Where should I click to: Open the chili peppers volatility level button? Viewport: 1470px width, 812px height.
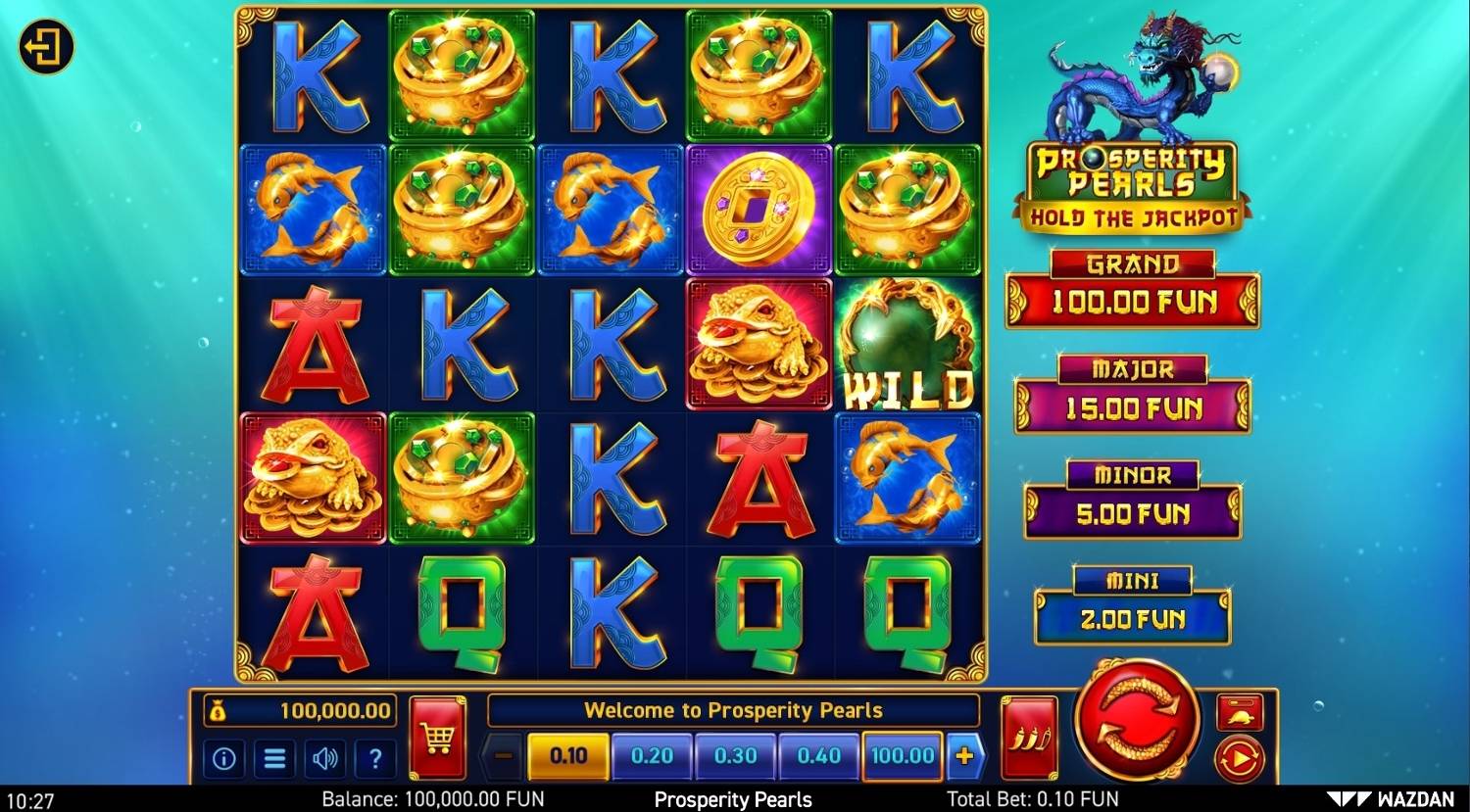coord(1029,738)
